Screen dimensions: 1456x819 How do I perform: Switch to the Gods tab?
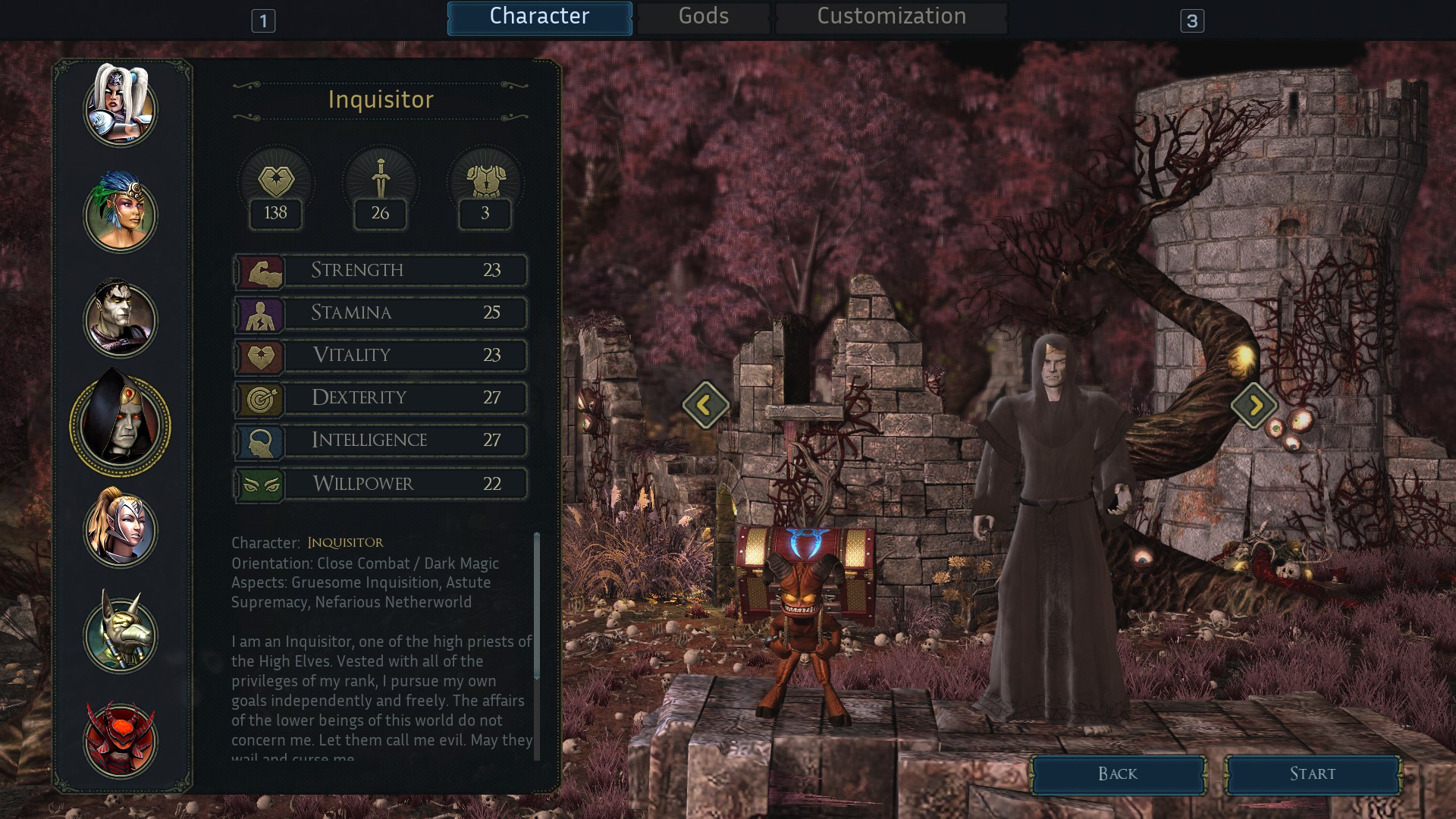pyautogui.click(x=703, y=17)
